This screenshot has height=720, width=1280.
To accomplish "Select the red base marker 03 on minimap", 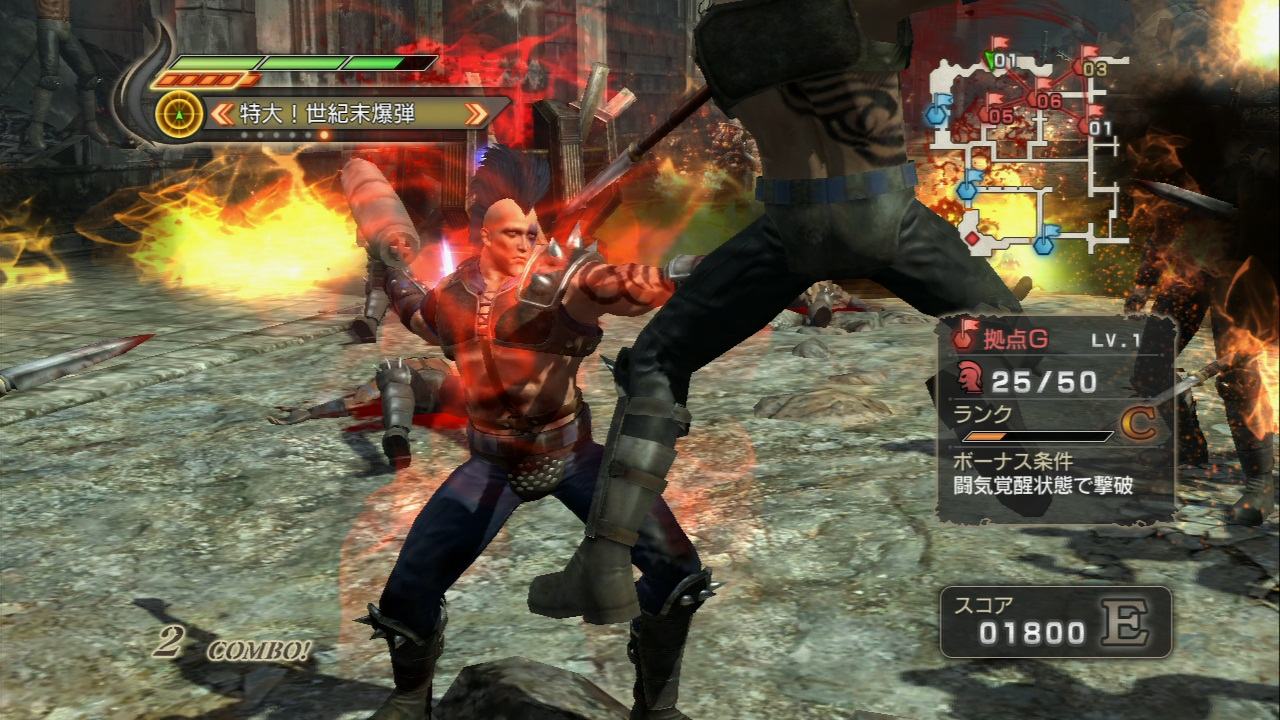I will pos(1093,68).
